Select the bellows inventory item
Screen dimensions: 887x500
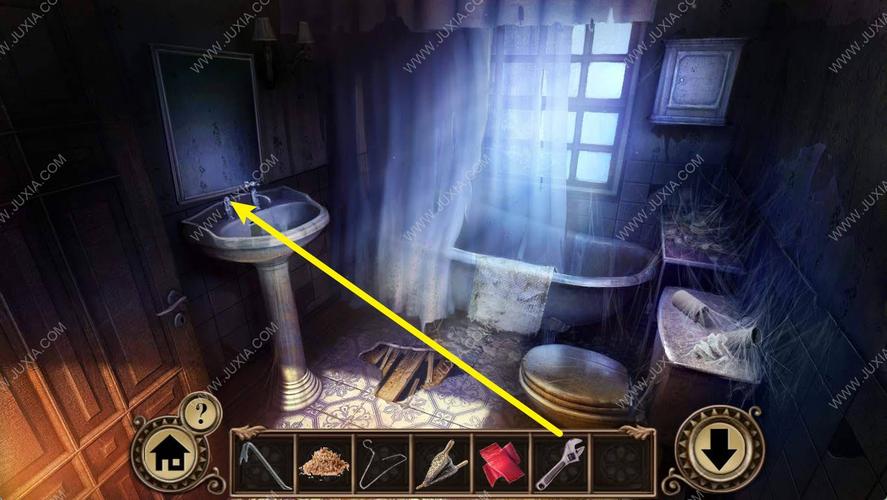tap(441, 464)
